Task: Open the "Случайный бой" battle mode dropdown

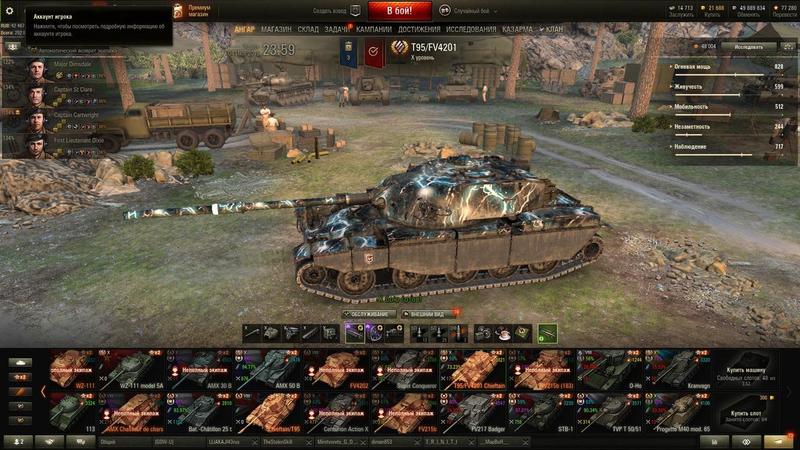Action: pos(471,11)
